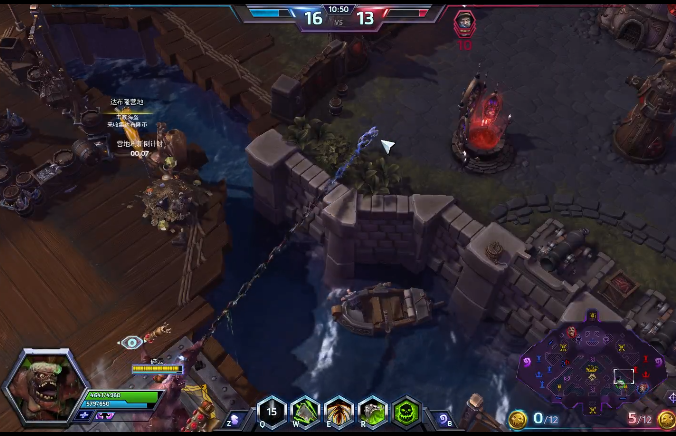Activate the B hearthstone button
The image size is (676, 436).
(x=444, y=418)
